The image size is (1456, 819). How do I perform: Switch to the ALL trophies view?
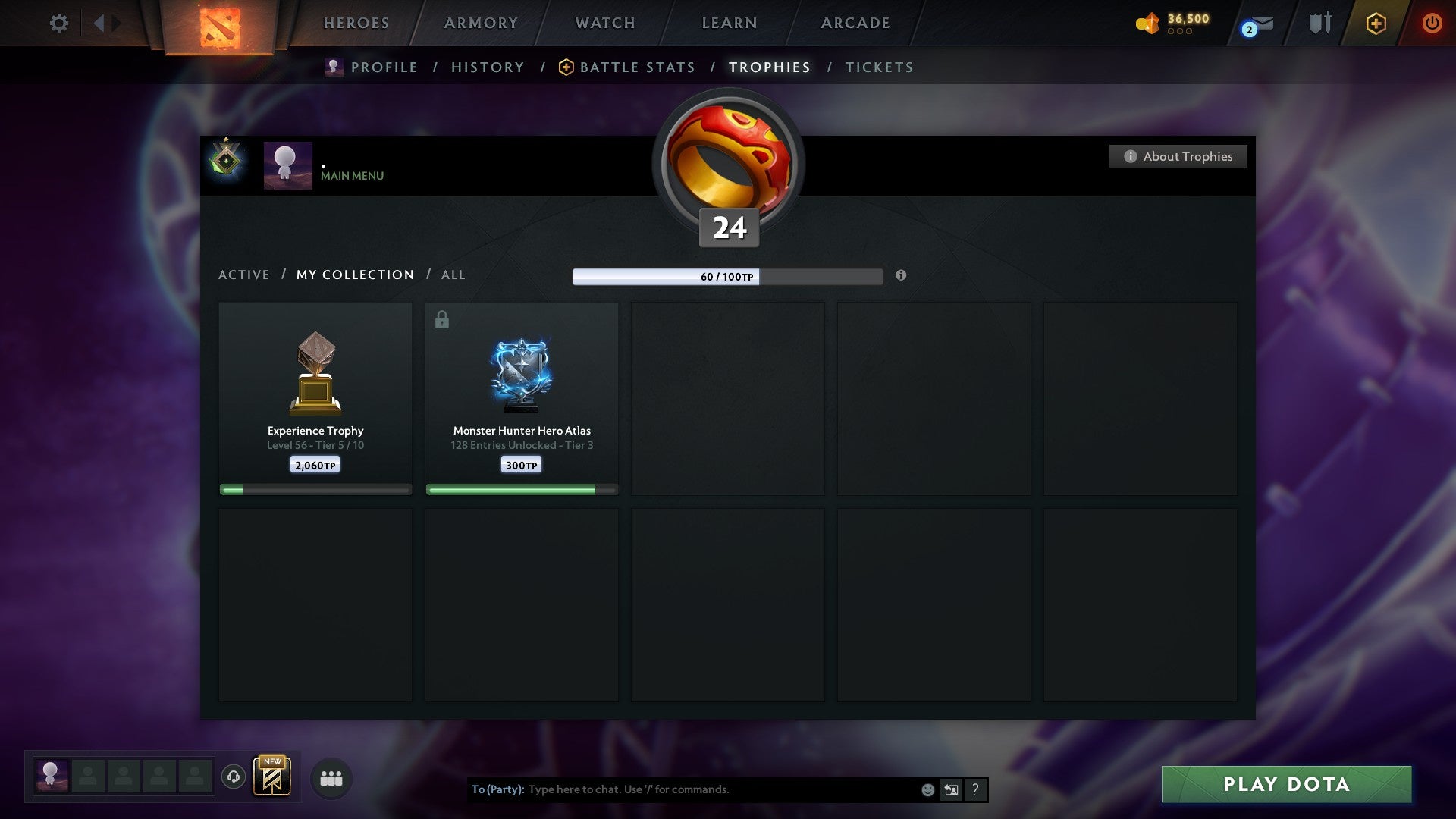(x=453, y=275)
